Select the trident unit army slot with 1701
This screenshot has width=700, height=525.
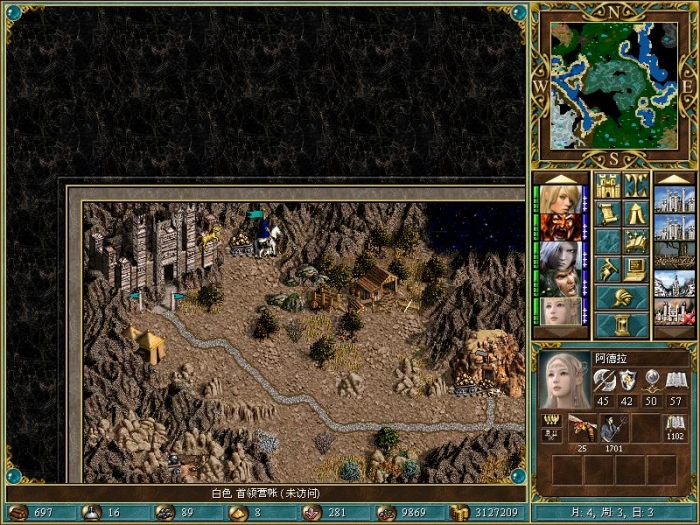[x=613, y=428]
